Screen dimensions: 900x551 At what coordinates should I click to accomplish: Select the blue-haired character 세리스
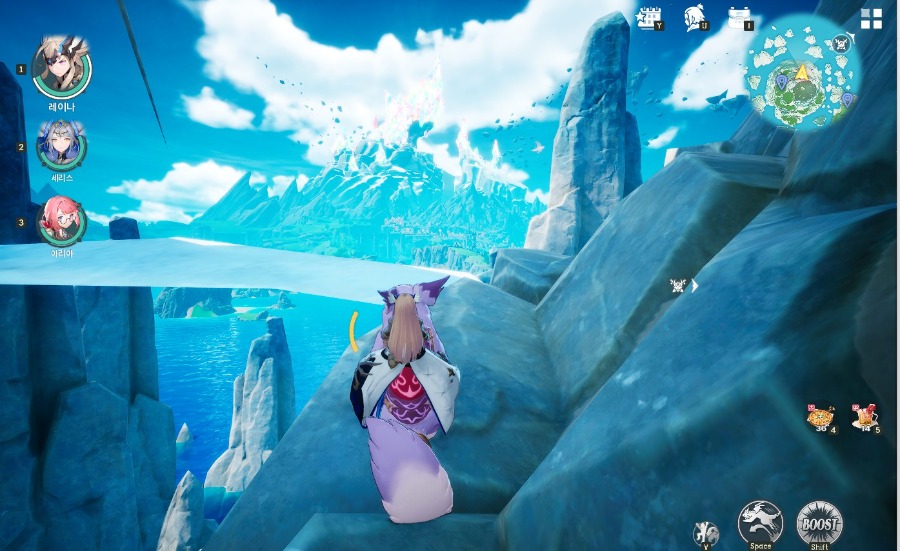pos(61,146)
